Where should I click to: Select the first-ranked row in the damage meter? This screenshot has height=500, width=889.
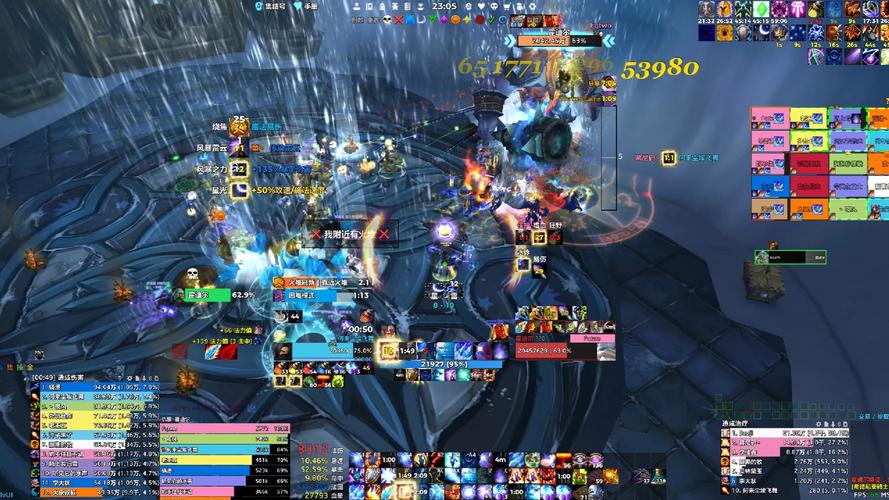tap(90, 386)
